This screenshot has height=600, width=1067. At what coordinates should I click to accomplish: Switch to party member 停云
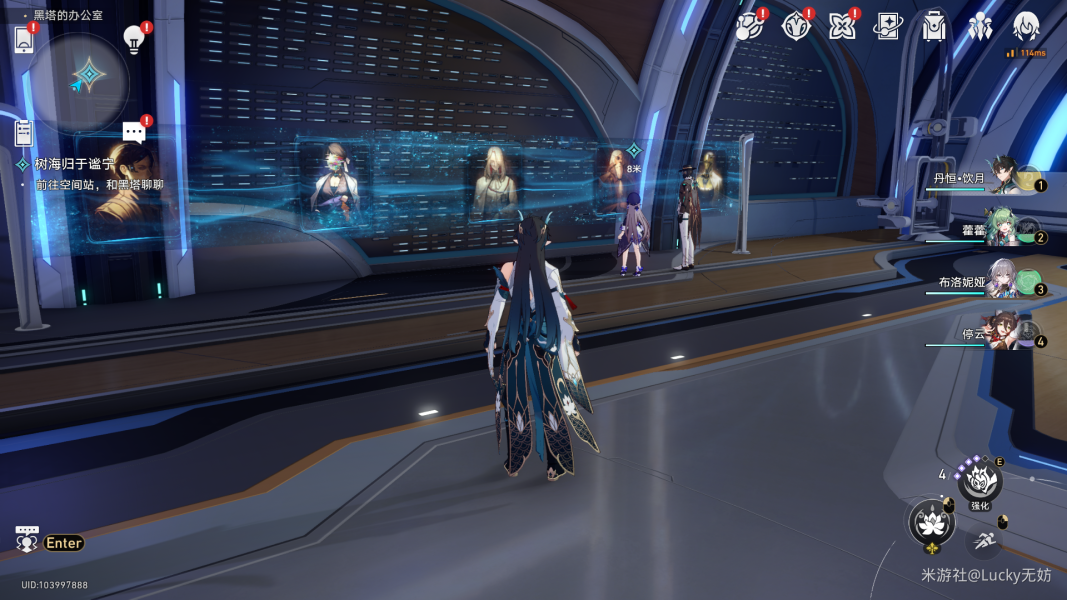(1004, 334)
